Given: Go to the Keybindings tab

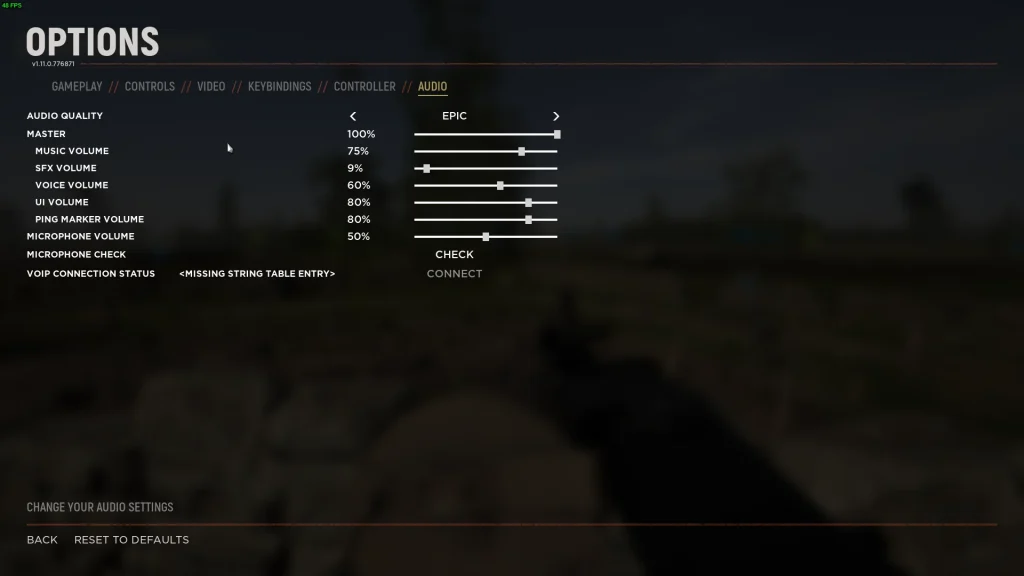Looking at the screenshot, I should pos(279,87).
